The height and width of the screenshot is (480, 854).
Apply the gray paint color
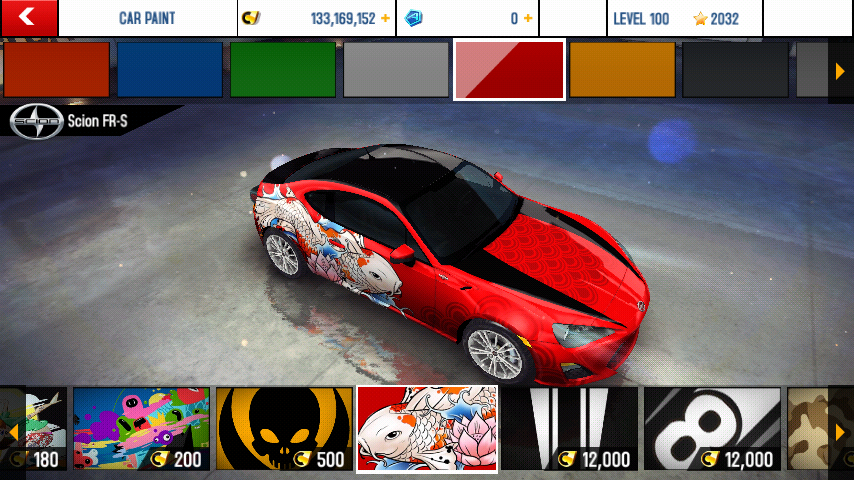click(x=396, y=69)
